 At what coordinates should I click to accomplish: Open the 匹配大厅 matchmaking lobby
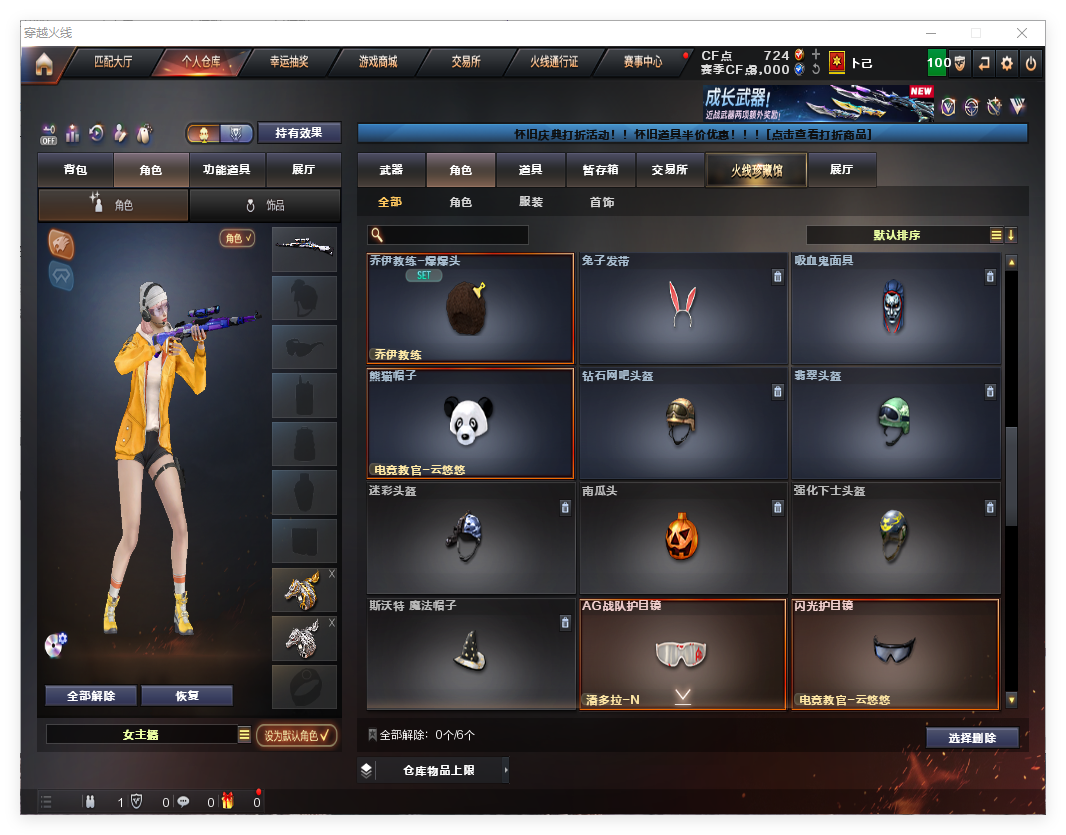click(x=112, y=62)
